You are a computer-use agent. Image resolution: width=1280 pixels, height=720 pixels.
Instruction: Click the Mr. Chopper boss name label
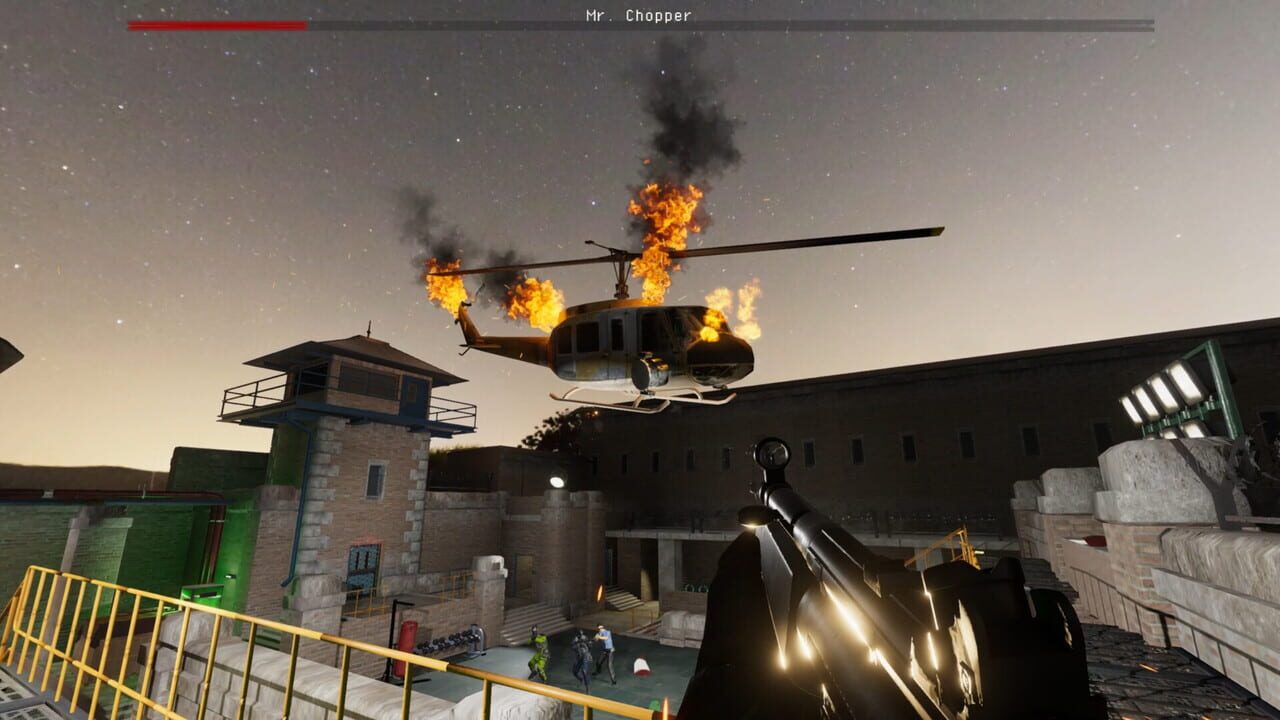tap(640, 14)
